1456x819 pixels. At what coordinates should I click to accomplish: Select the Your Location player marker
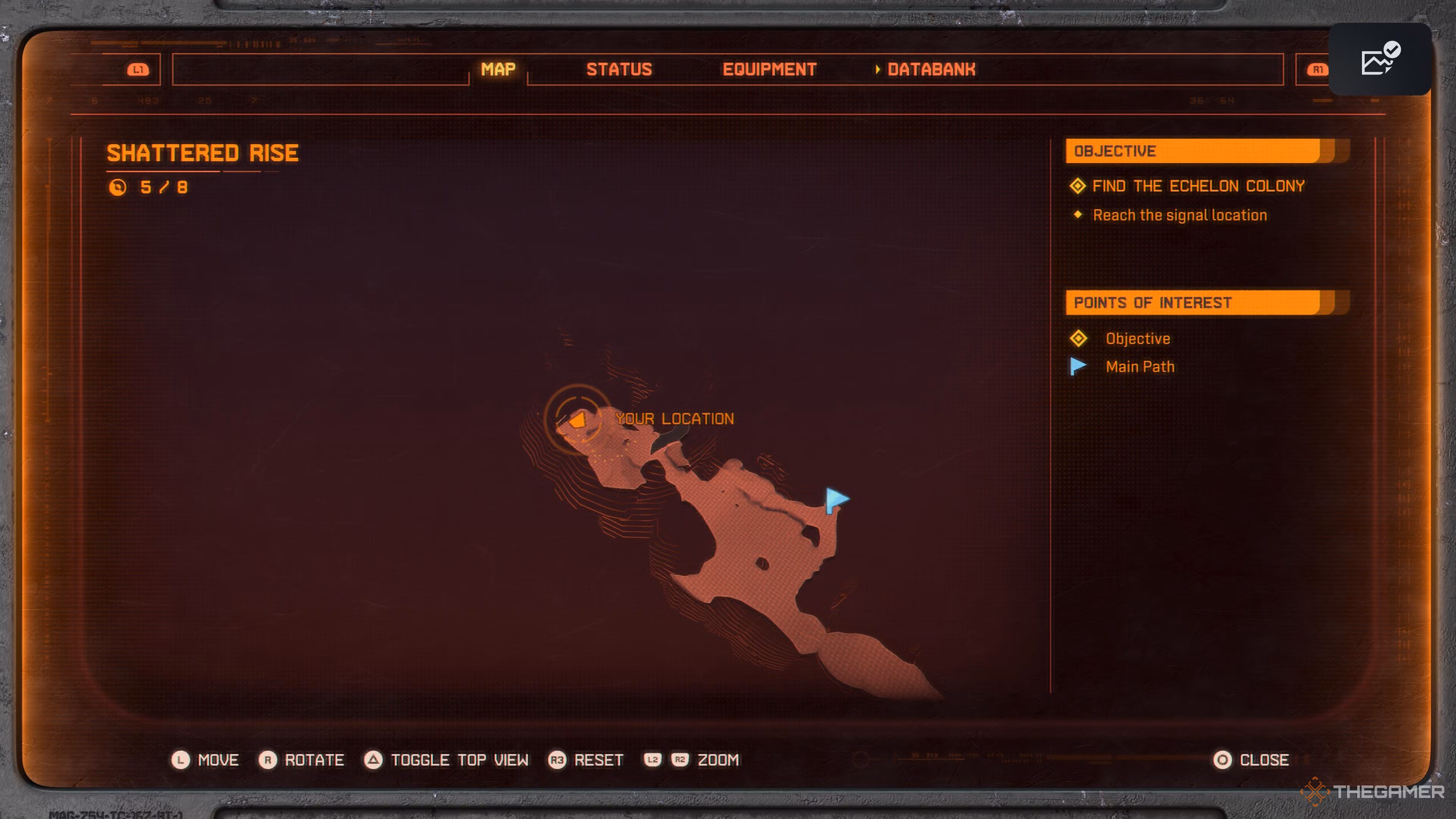coord(577,420)
